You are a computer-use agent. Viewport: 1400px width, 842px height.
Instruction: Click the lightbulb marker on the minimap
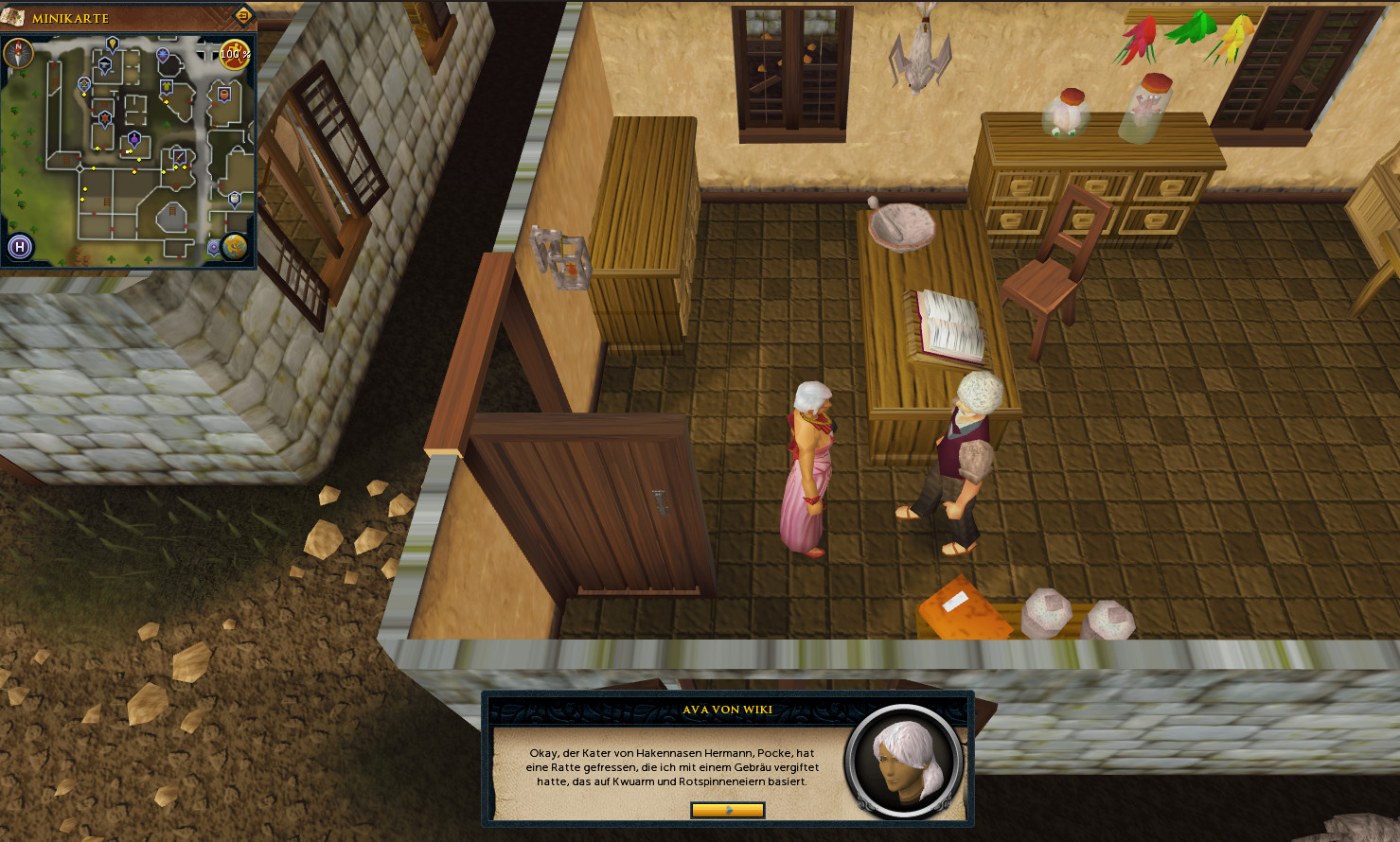pyautogui.click(x=113, y=44)
